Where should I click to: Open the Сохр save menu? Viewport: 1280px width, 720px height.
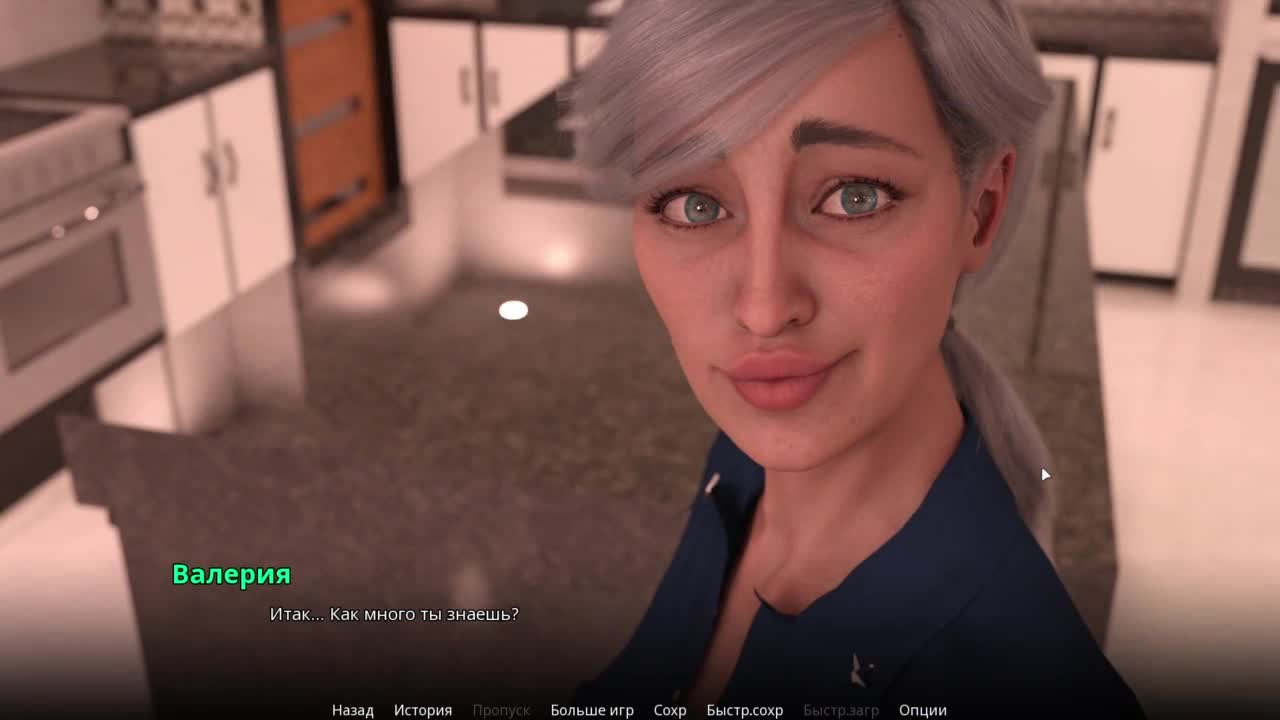tap(670, 710)
